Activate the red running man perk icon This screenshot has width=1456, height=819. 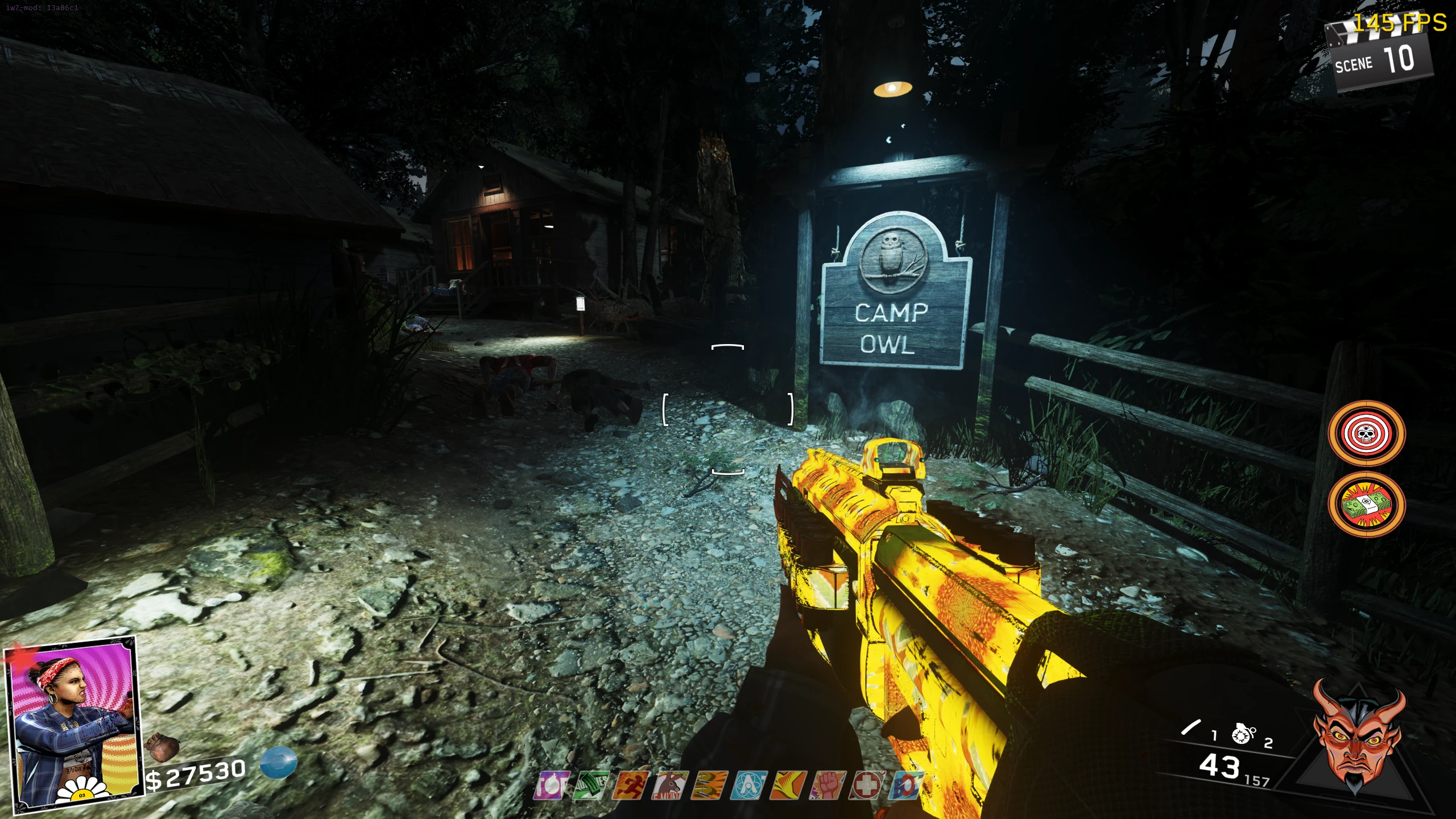(630, 785)
